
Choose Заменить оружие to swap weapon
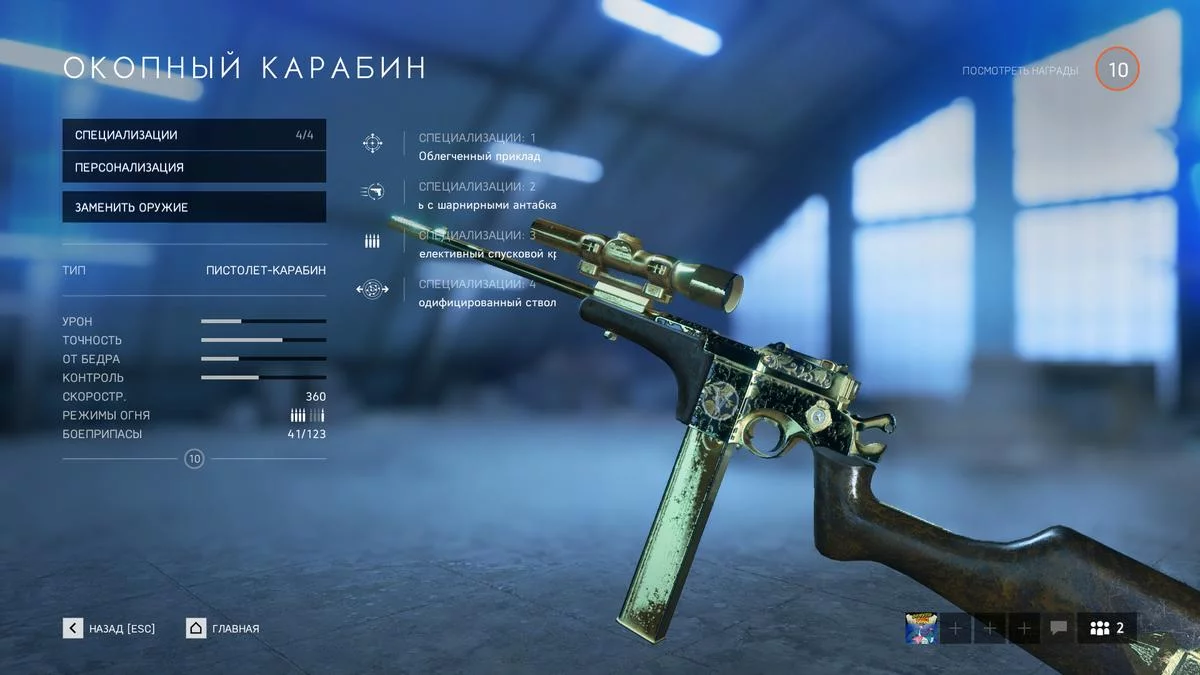point(194,207)
